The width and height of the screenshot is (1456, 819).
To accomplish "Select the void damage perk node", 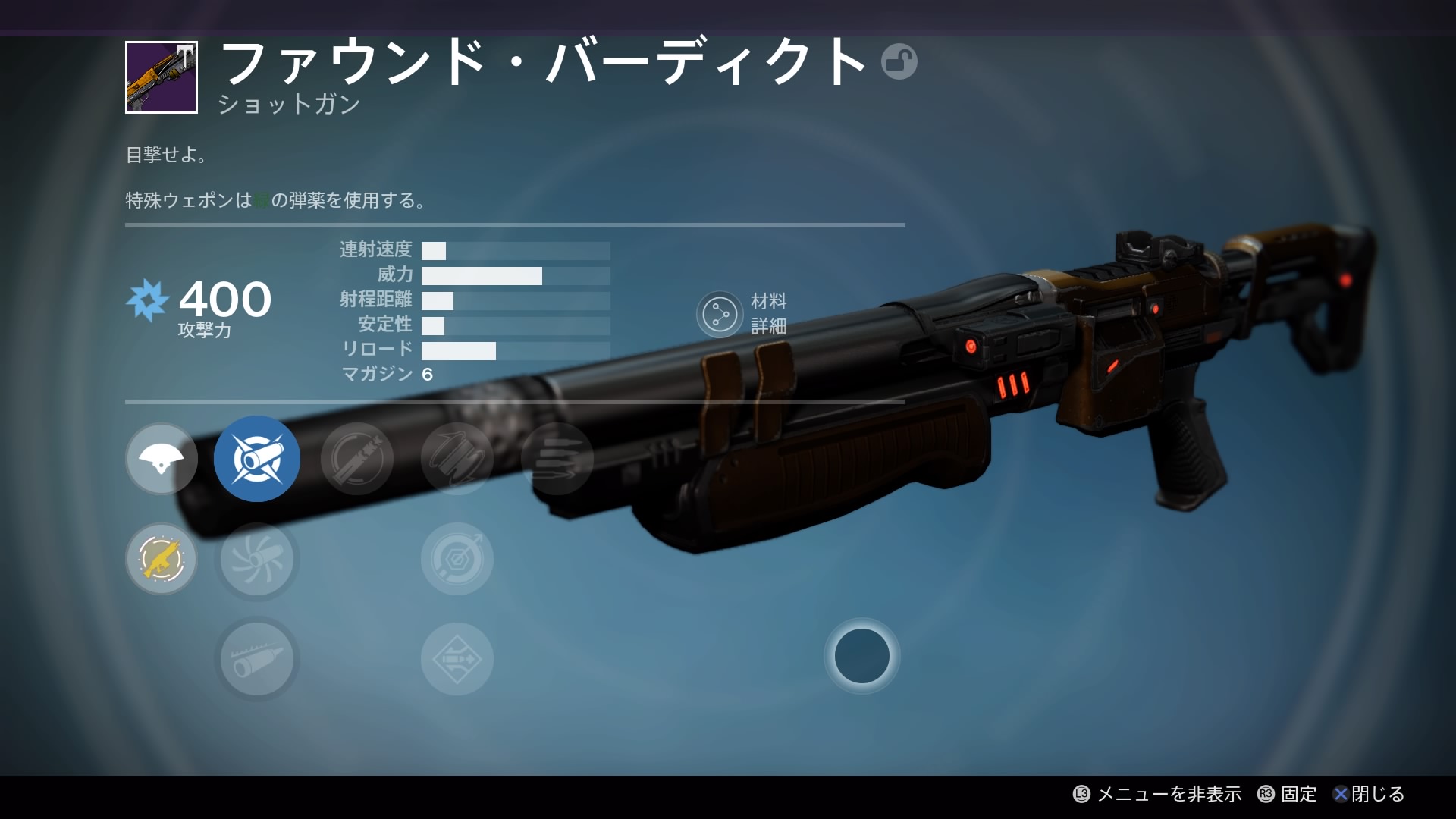I will pos(162,459).
